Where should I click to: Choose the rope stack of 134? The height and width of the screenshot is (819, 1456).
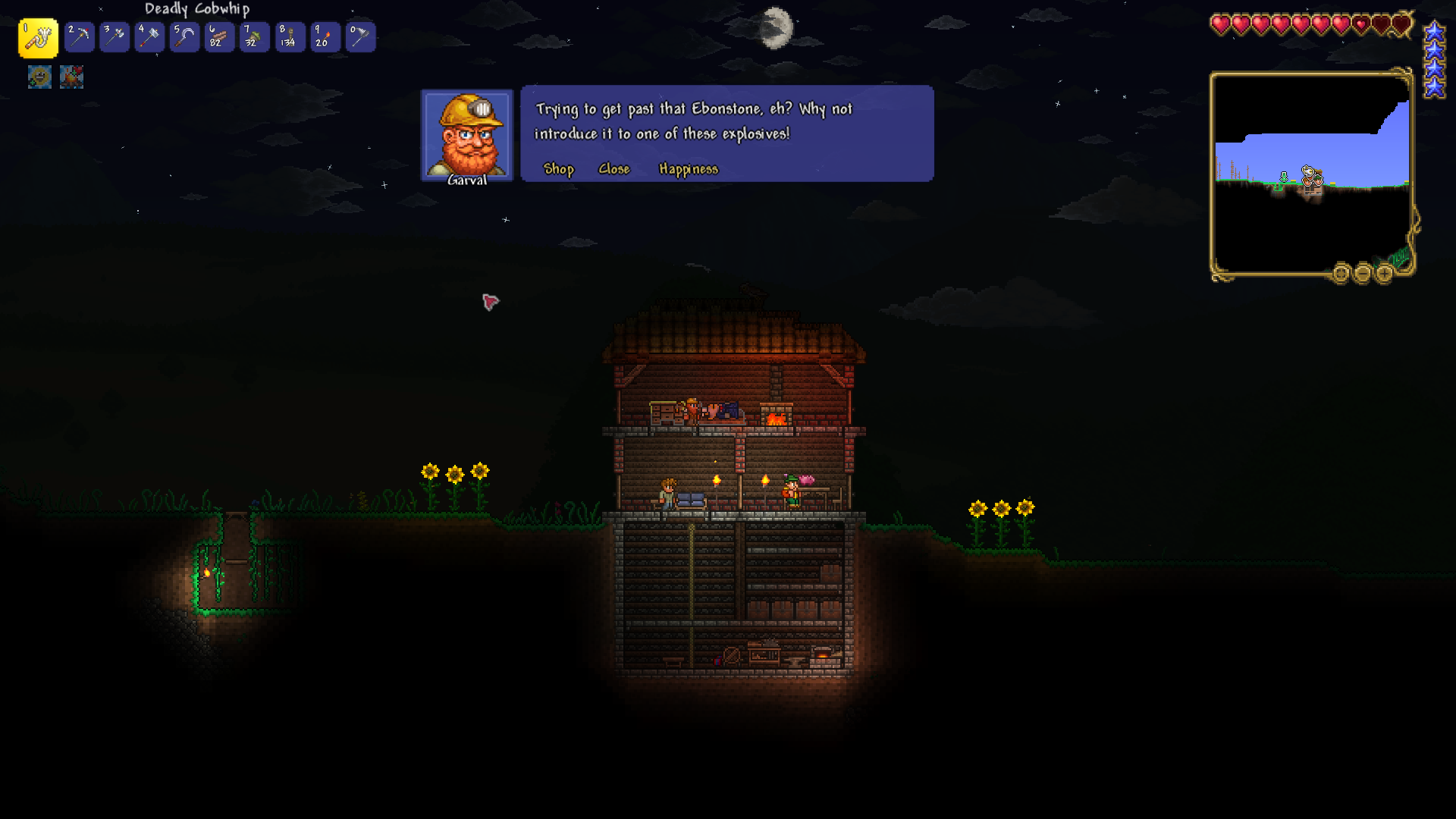[290, 37]
